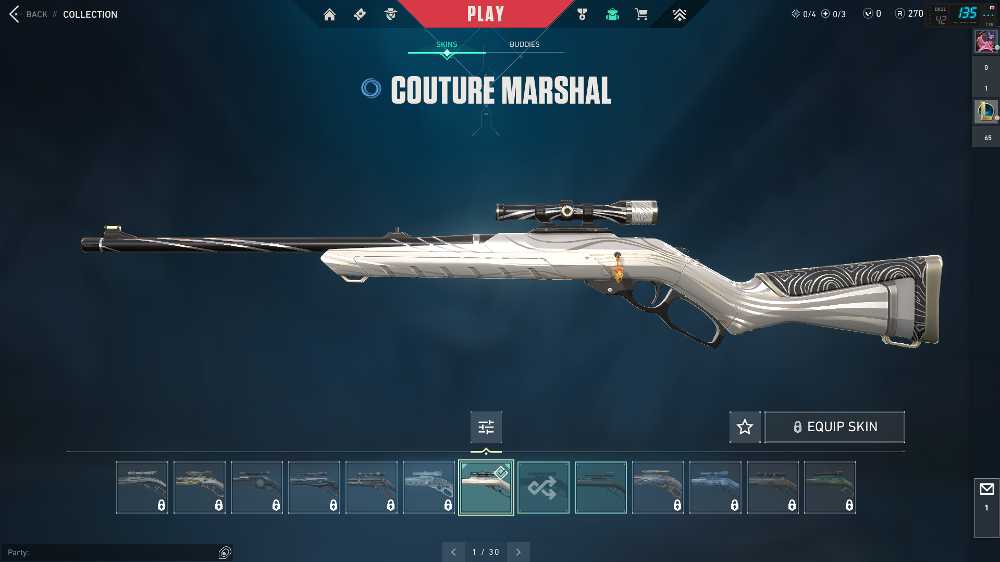Switch to the Buddies tab

(x=524, y=45)
